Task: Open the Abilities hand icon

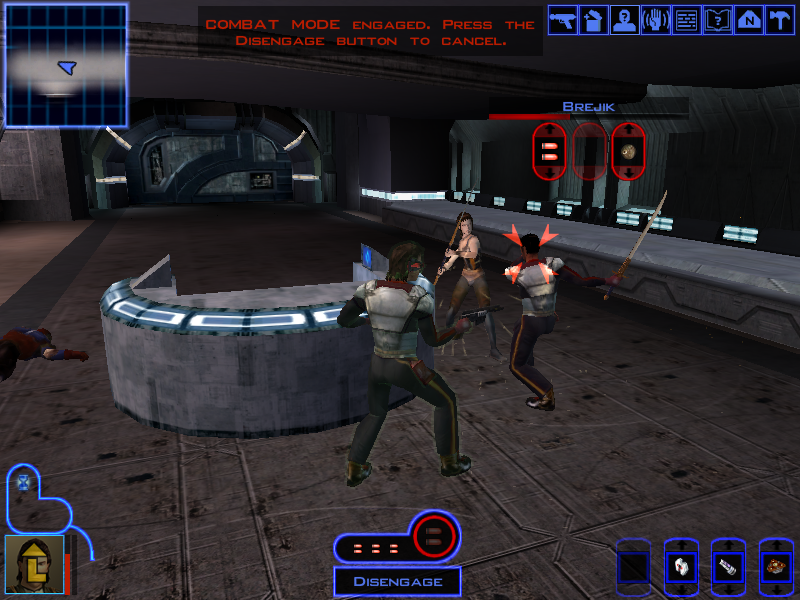Action: coord(655,20)
